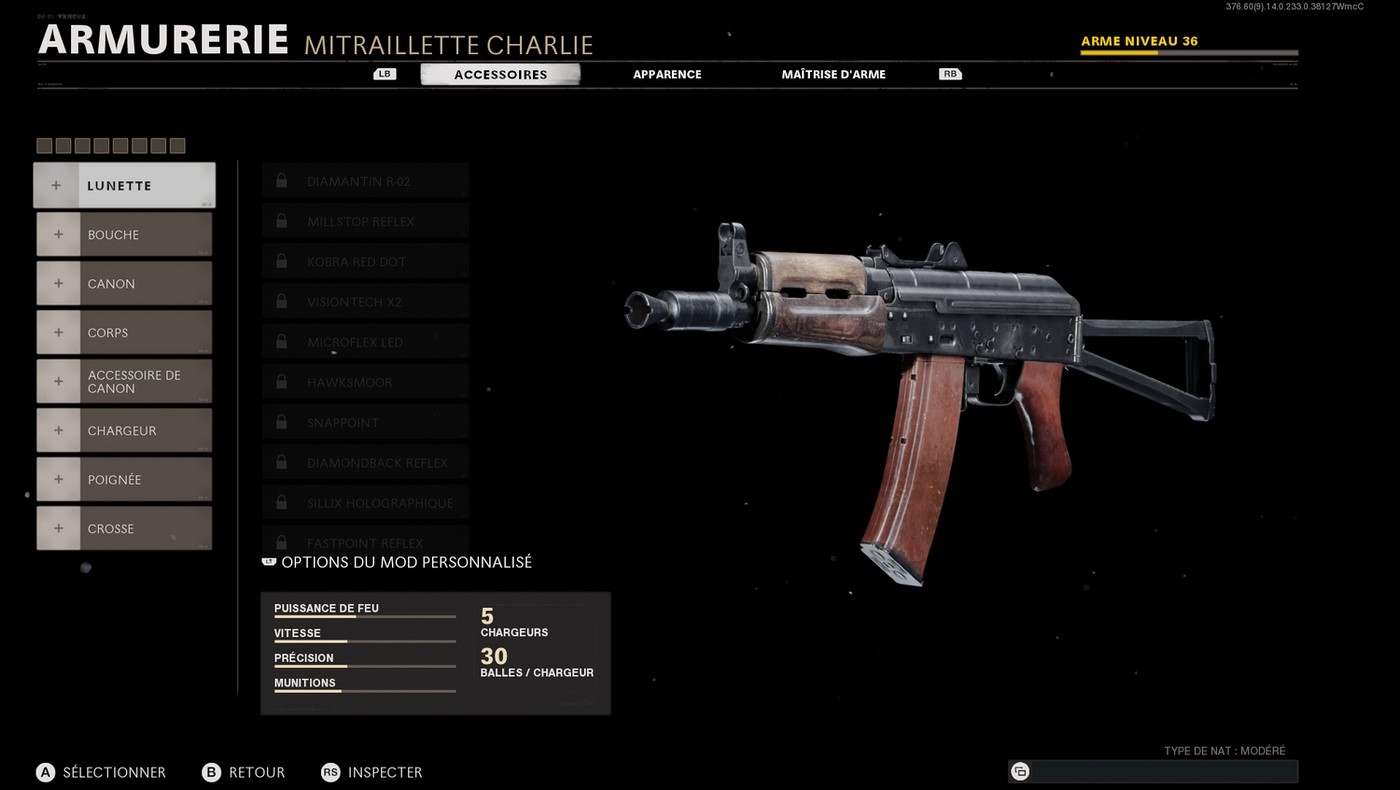Choose the Canon attachment slot
The image size is (1400, 790).
coord(124,284)
